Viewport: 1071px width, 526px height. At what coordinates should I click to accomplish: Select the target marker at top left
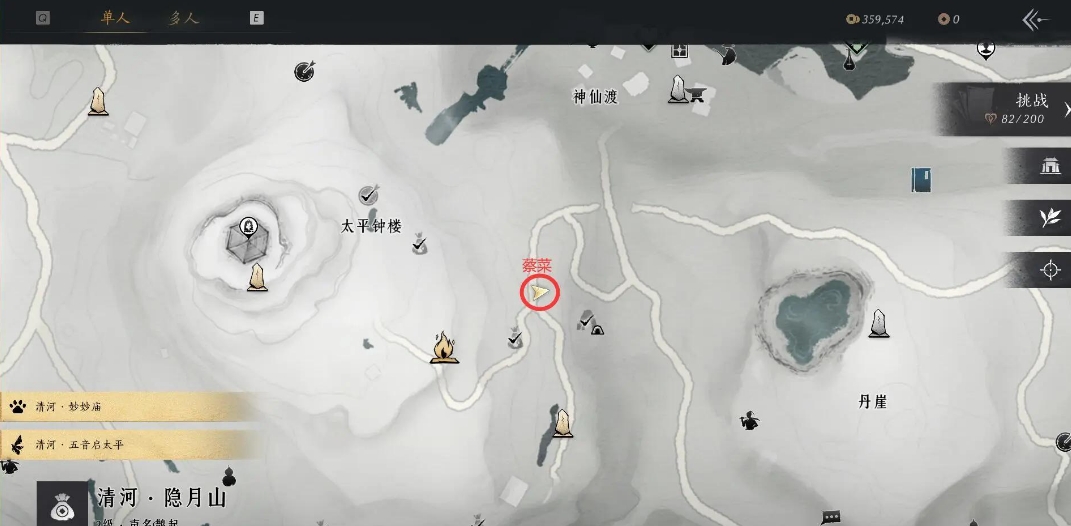(x=305, y=71)
